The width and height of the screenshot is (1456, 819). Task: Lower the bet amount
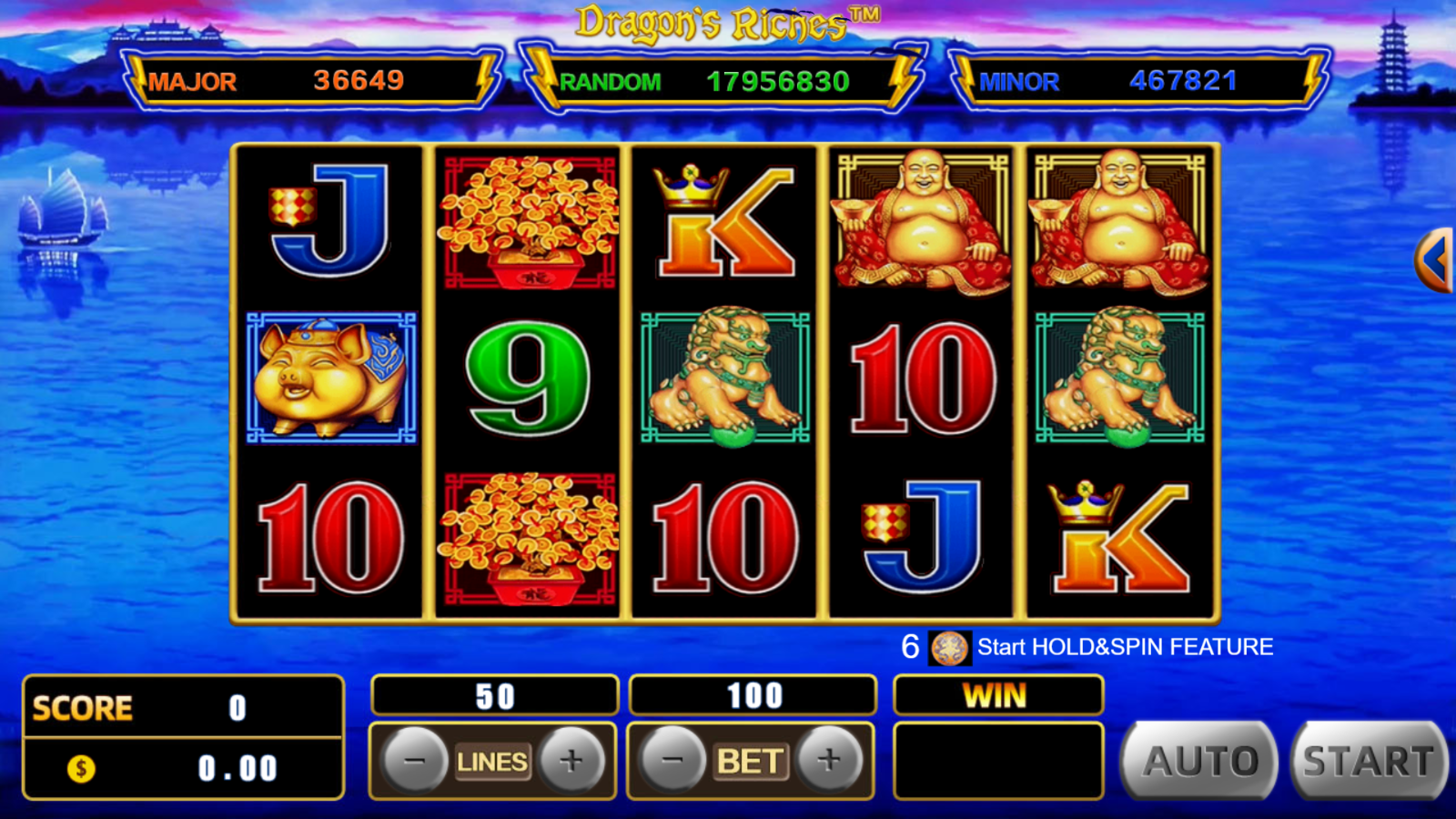672,761
